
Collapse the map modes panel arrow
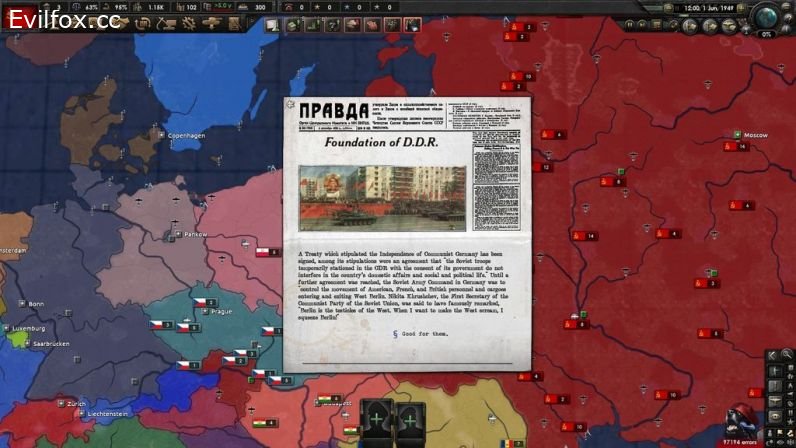tap(771, 354)
